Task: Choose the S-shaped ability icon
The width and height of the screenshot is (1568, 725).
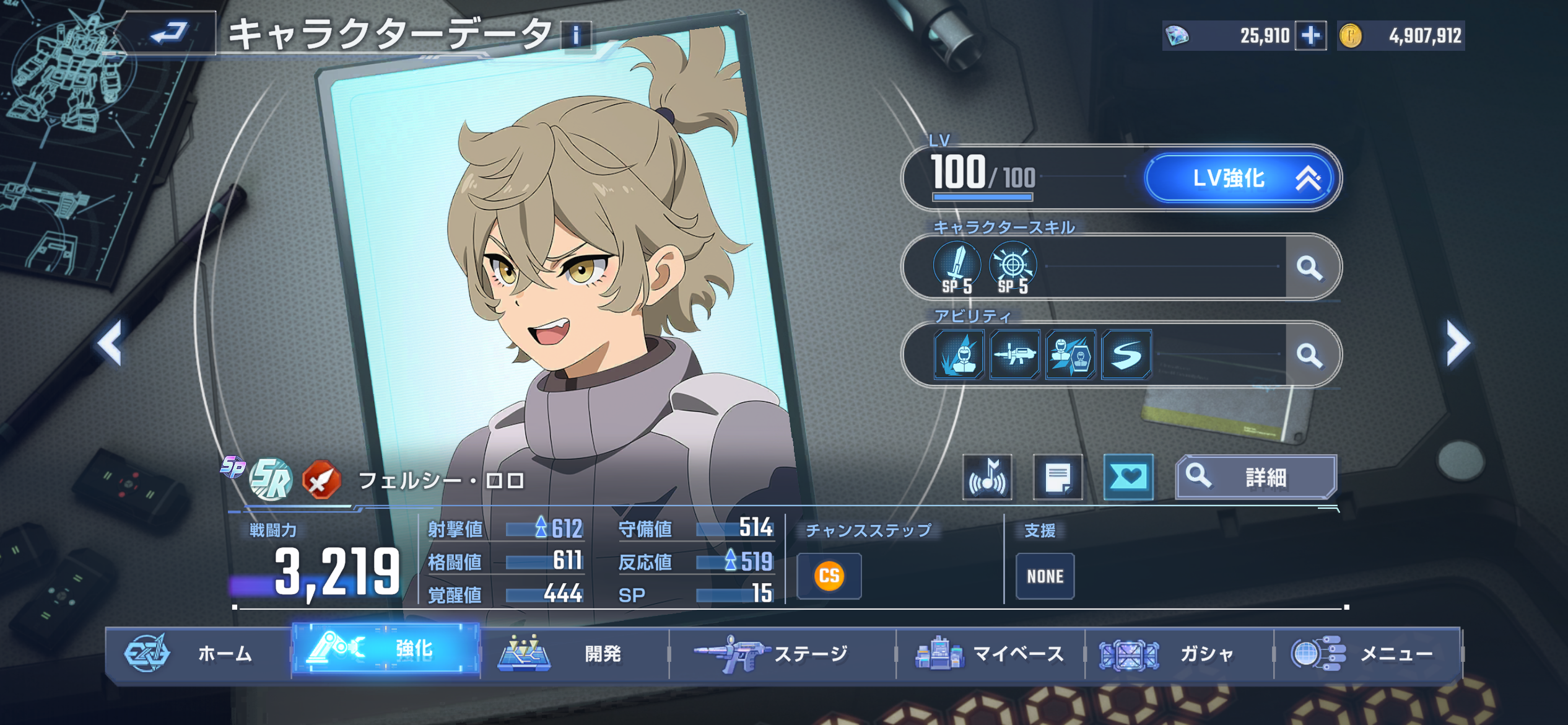Action: click(x=1126, y=354)
